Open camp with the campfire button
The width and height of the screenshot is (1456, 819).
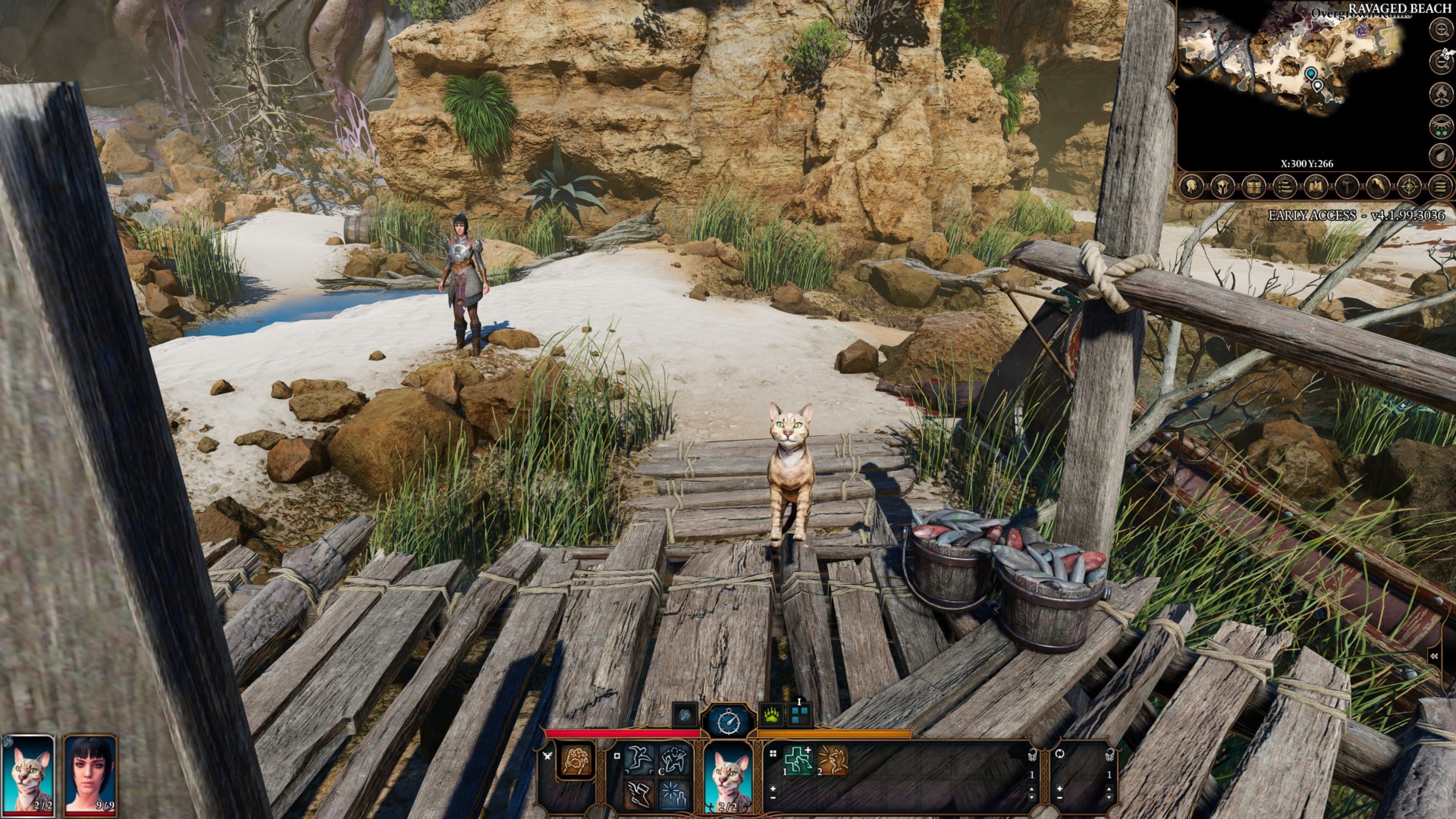1440,93
